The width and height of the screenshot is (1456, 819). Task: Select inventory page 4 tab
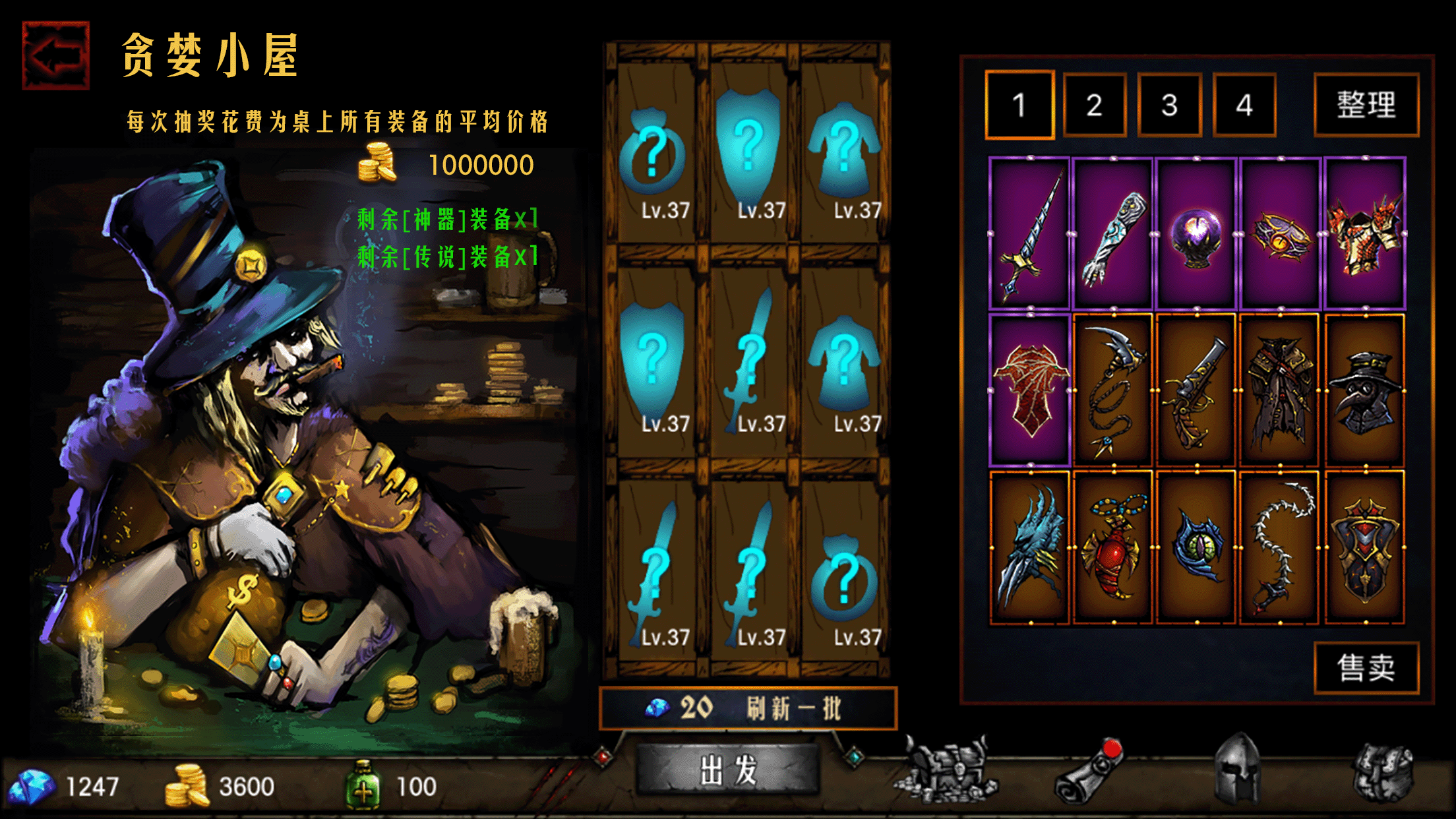[x=1244, y=105]
